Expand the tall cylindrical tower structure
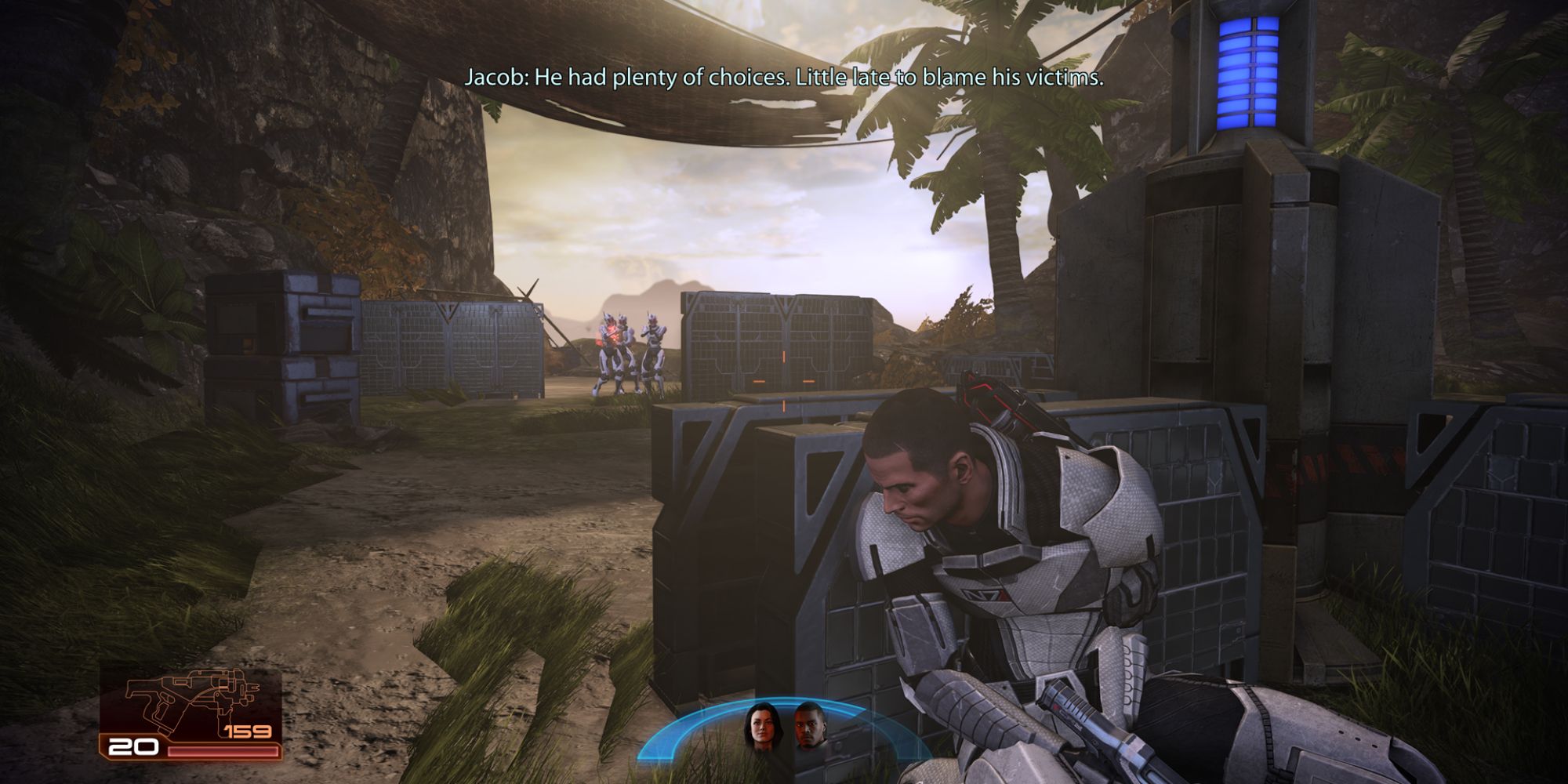Viewport: 1568px width, 784px height. pos(1247,235)
